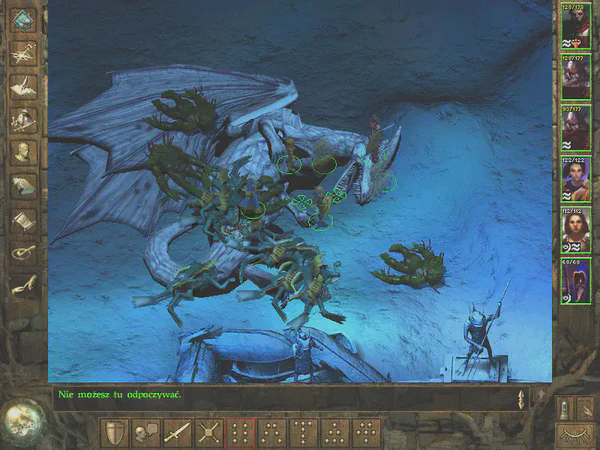The image size is (600, 450).
Task: Select the sword attack action button
Action: 177,432
